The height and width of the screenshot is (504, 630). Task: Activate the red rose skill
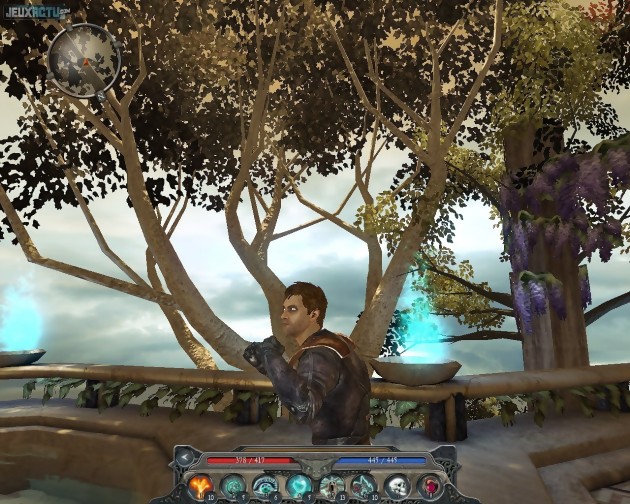429,486
